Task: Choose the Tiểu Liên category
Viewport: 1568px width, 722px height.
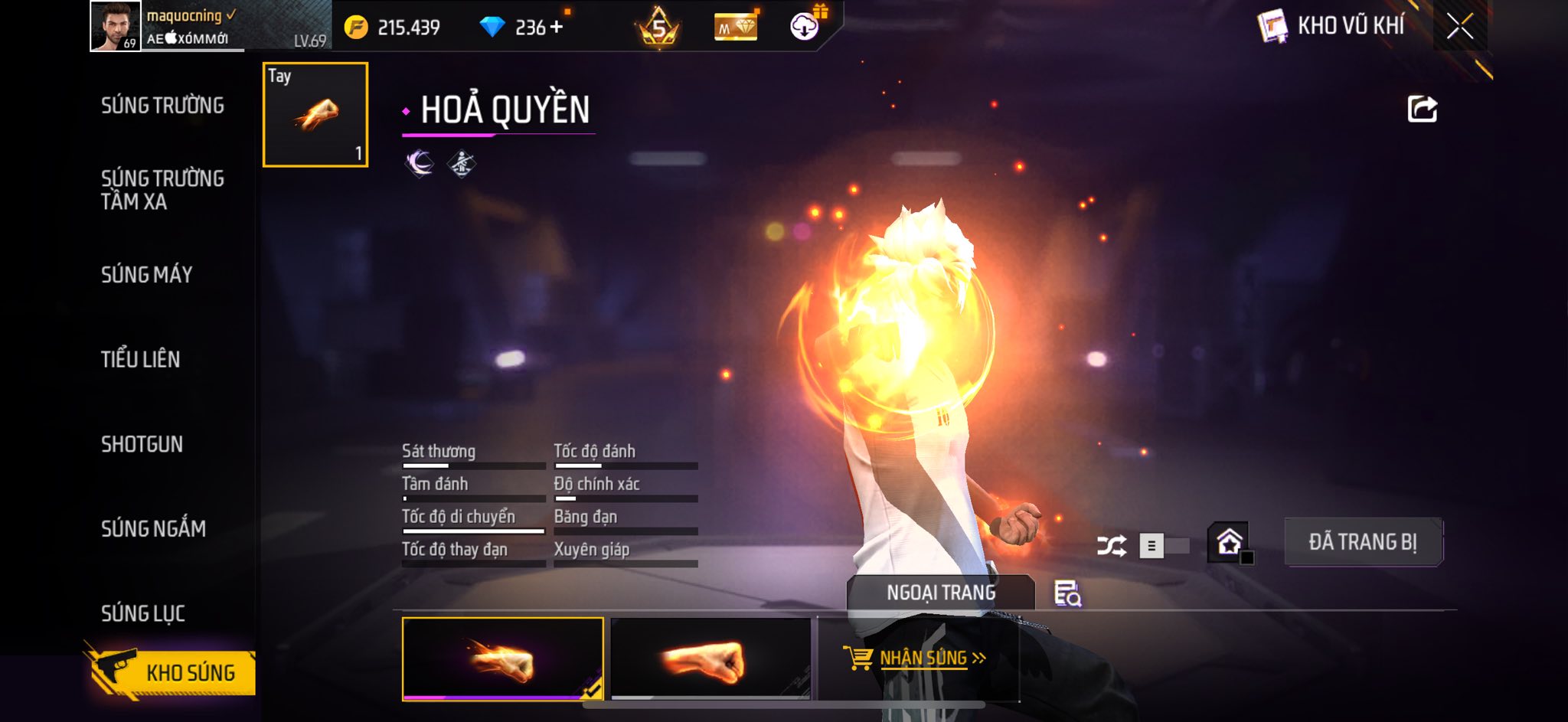Action: pos(141,359)
